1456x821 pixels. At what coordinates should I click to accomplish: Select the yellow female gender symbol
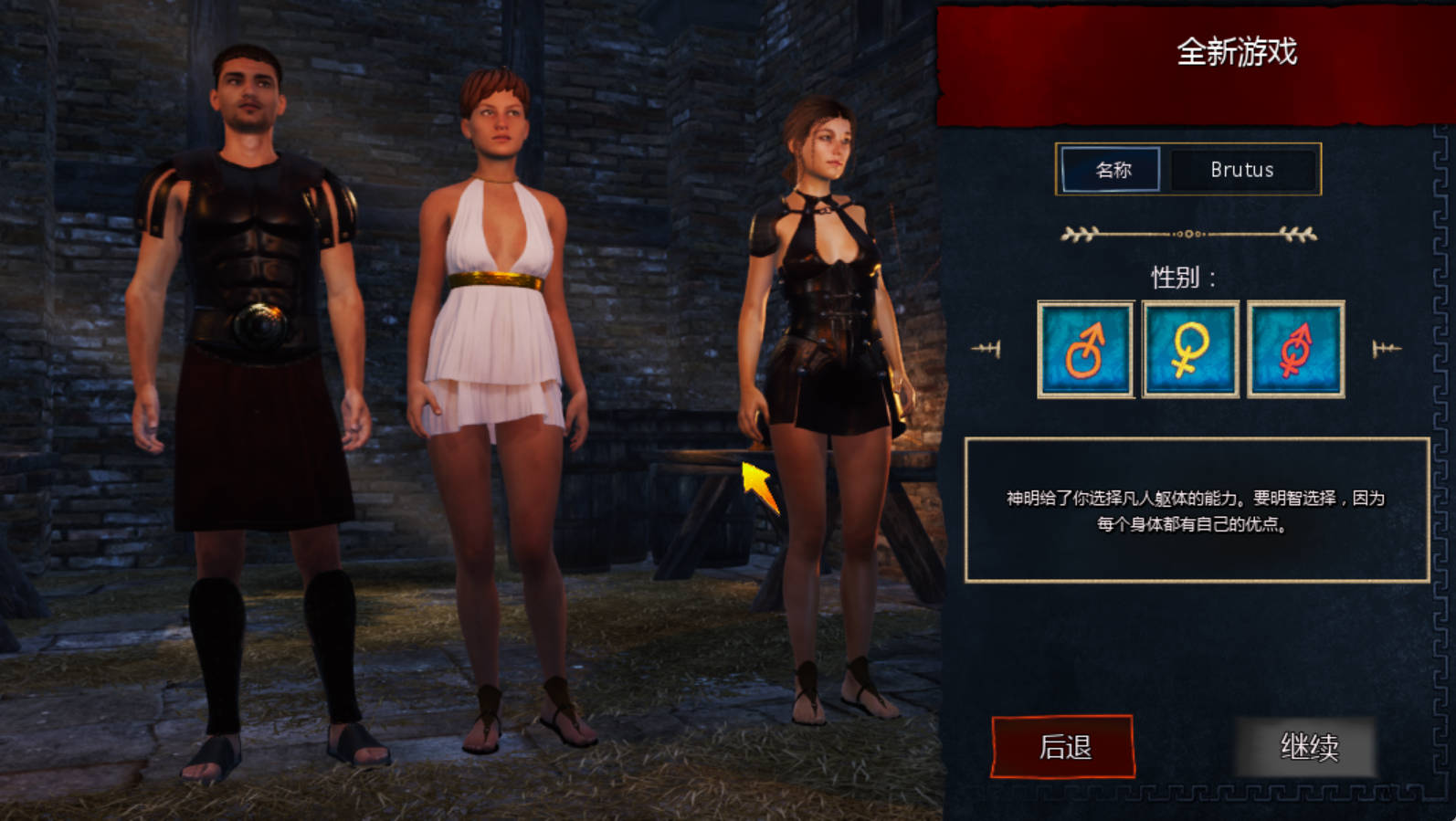1190,349
